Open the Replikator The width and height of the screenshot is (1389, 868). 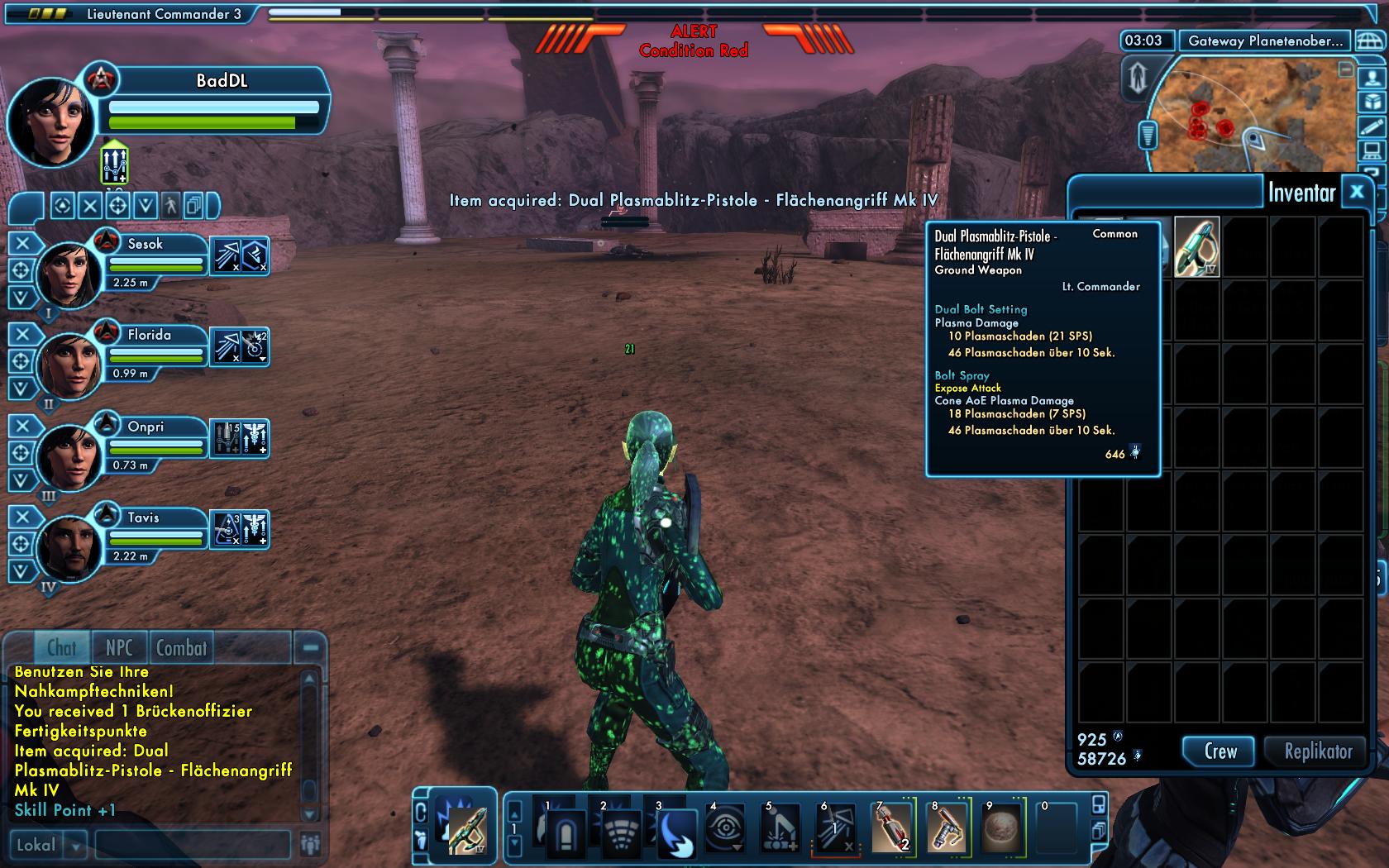[x=1317, y=751]
